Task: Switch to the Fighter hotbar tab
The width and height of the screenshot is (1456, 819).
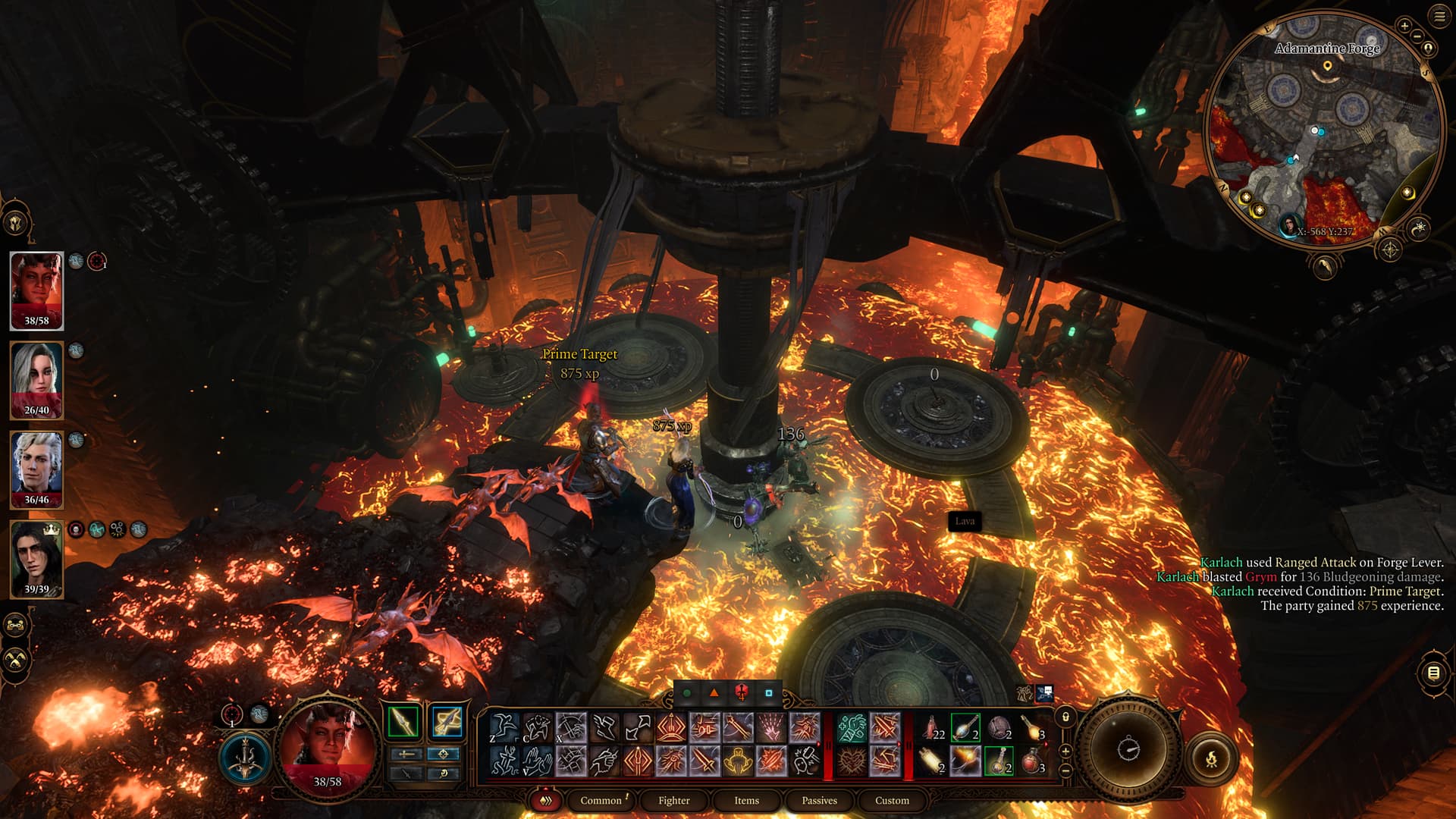Action: point(673,800)
